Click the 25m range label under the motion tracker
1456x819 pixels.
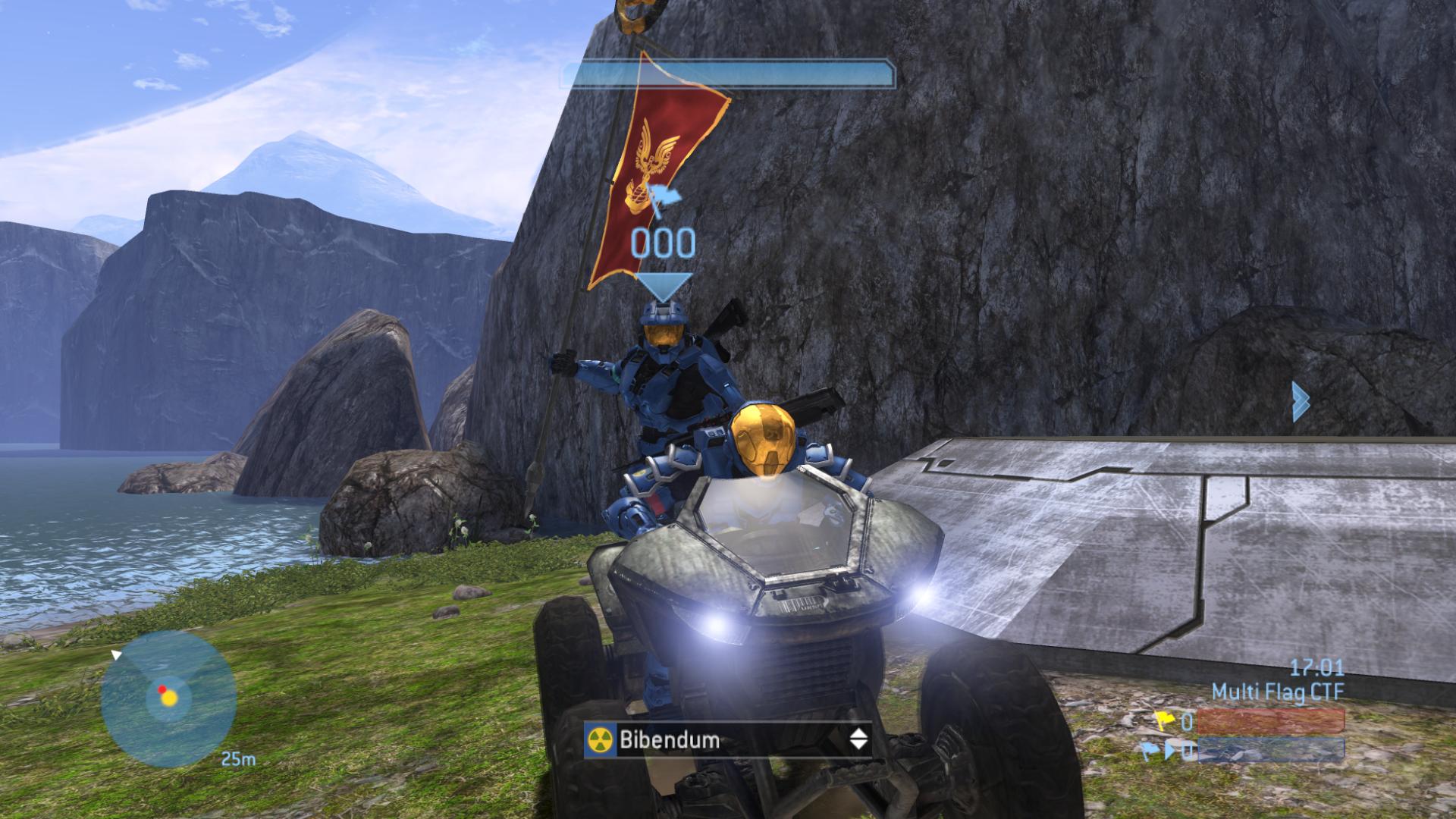[x=237, y=758]
